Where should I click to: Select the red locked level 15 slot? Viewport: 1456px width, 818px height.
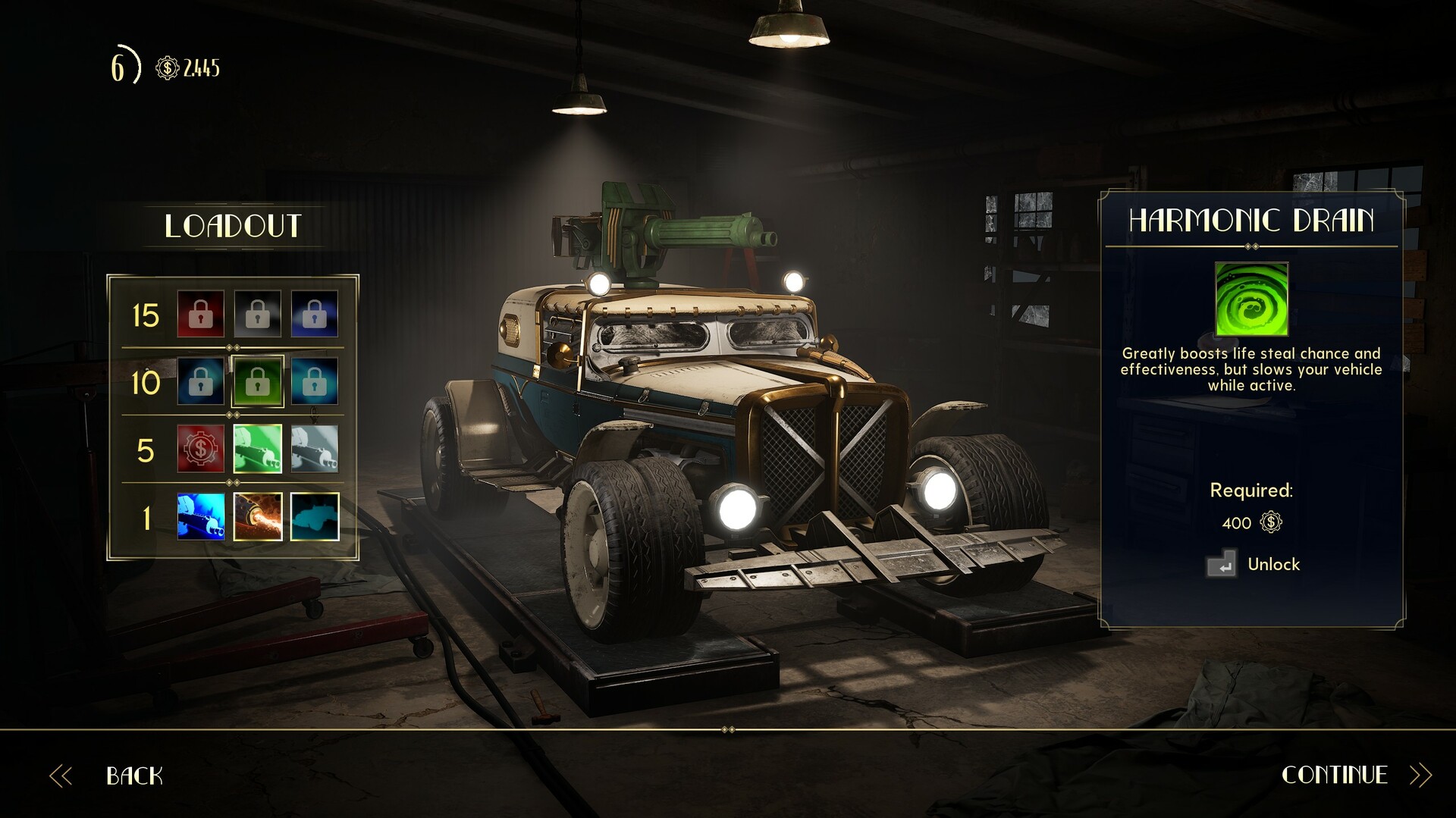tap(201, 314)
